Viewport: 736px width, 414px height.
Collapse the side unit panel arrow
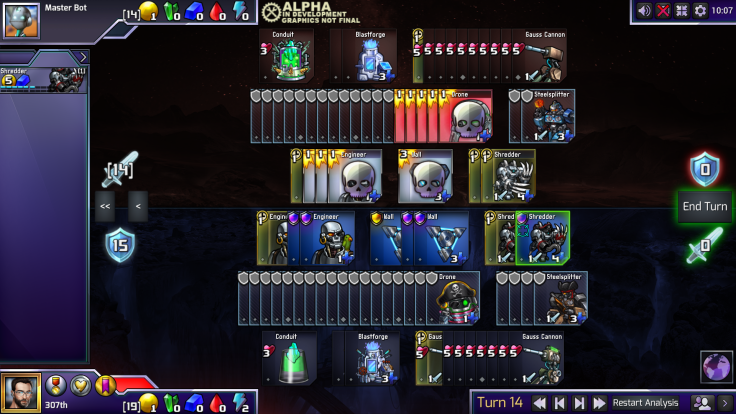(x=82, y=58)
